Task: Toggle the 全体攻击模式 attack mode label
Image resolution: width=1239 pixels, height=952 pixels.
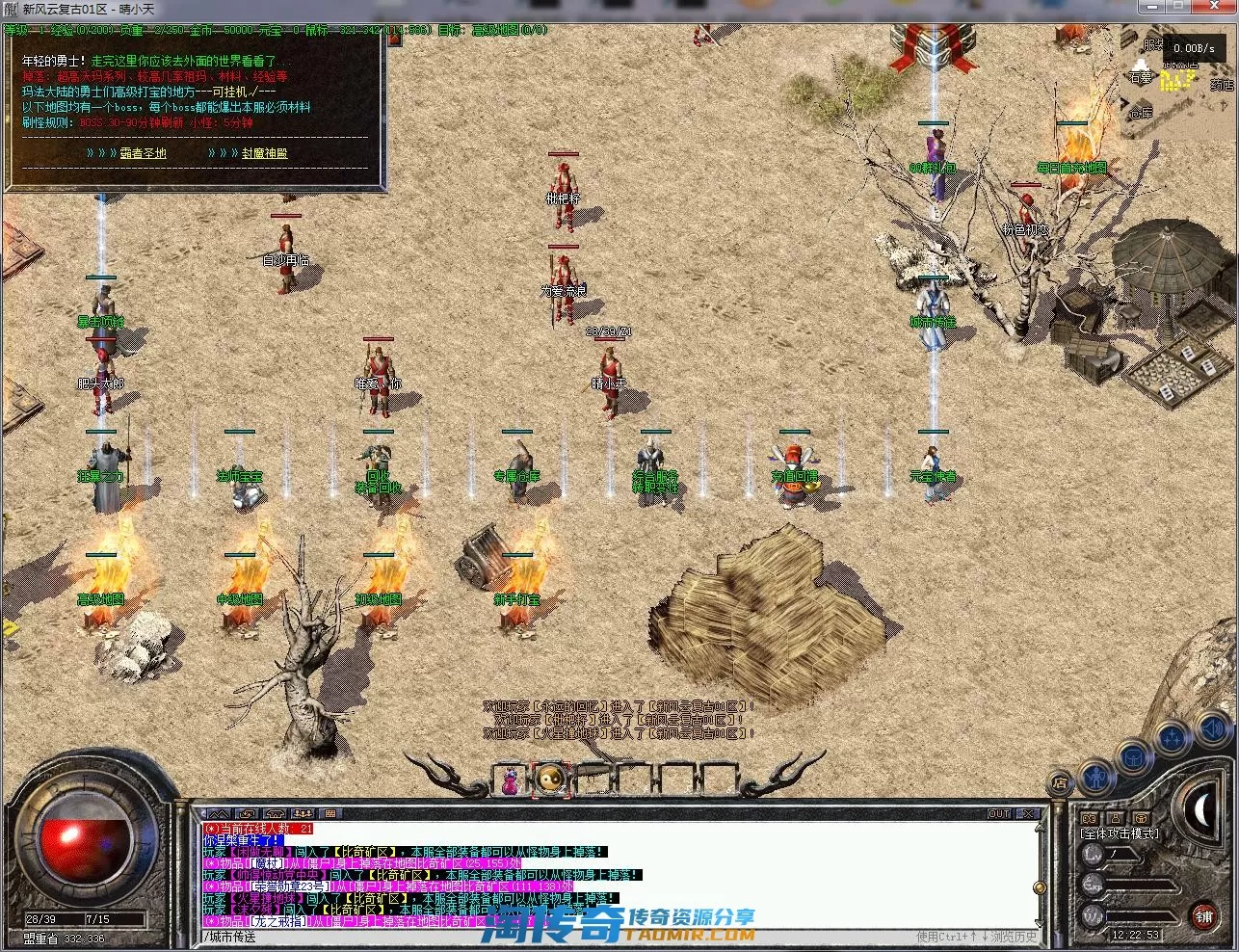Action: click(1120, 833)
